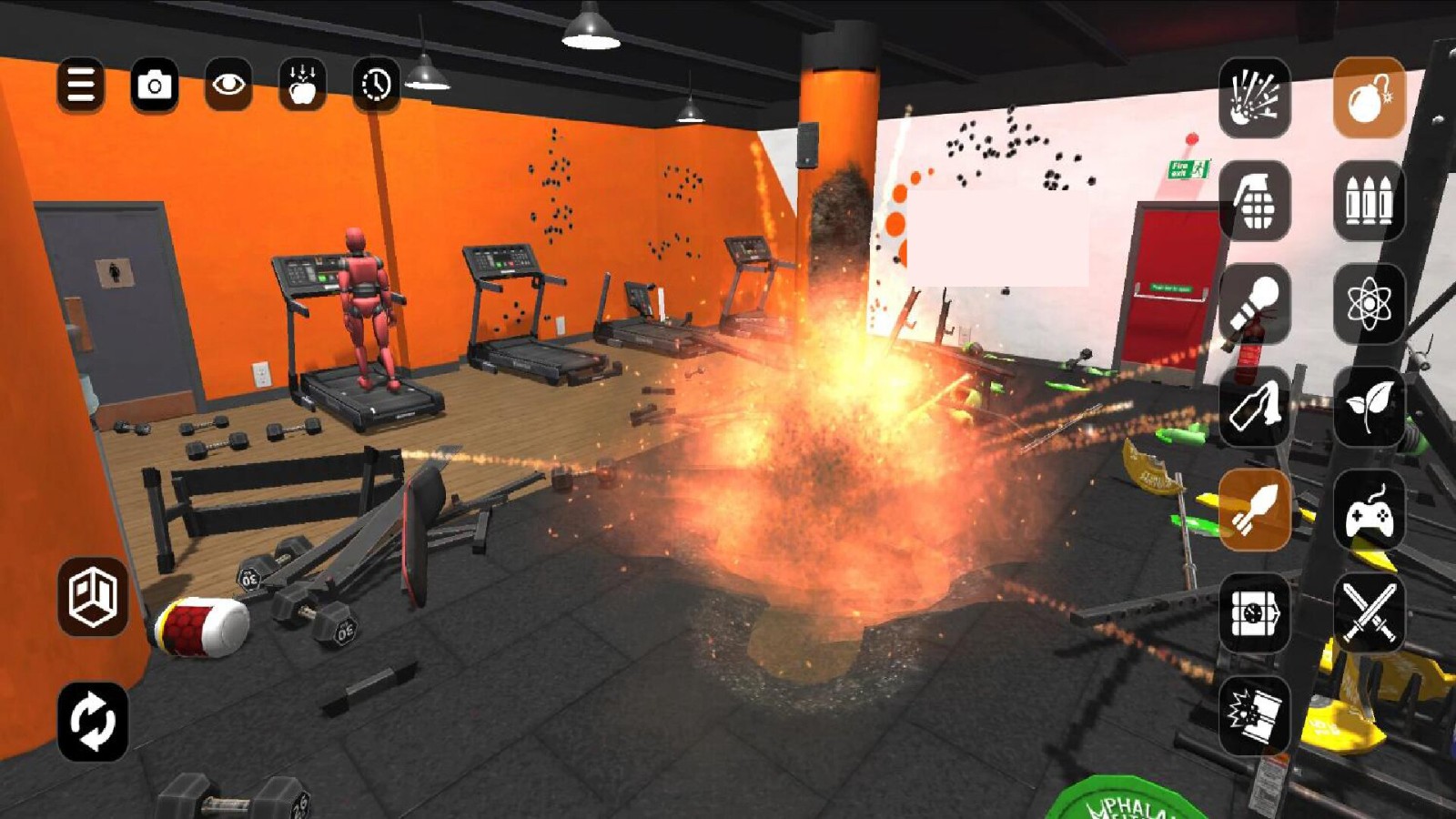Viewport: 1456px width, 819px height.
Task: Activate the slow-motion clock button
Action: click(x=376, y=86)
